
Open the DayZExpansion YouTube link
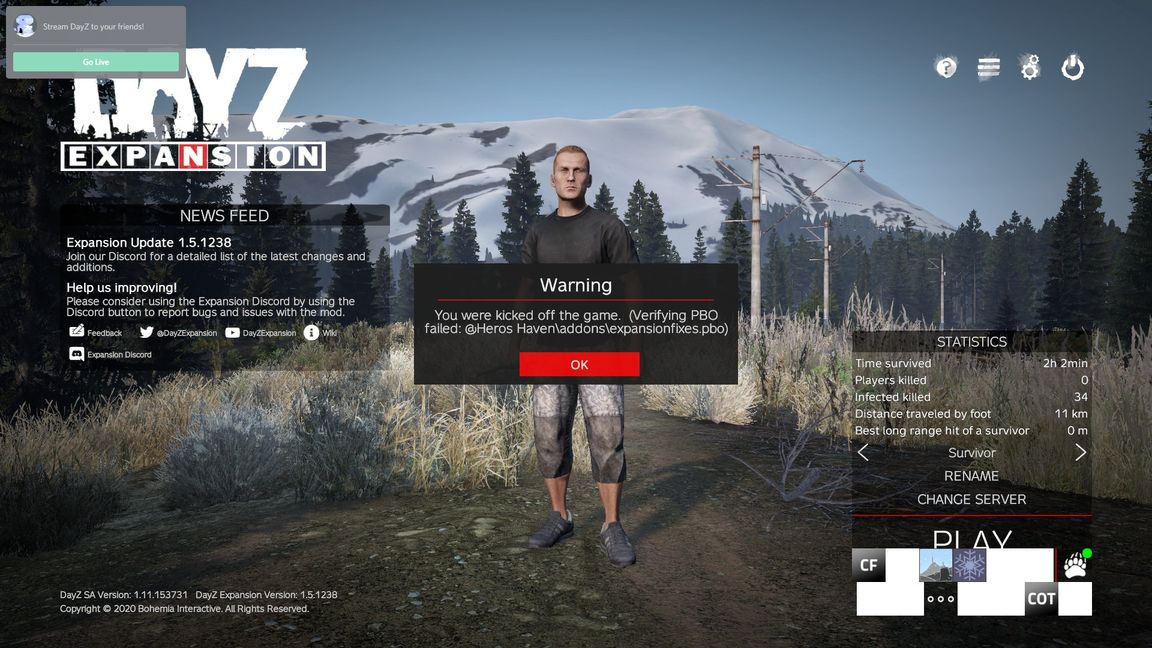point(261,333)
